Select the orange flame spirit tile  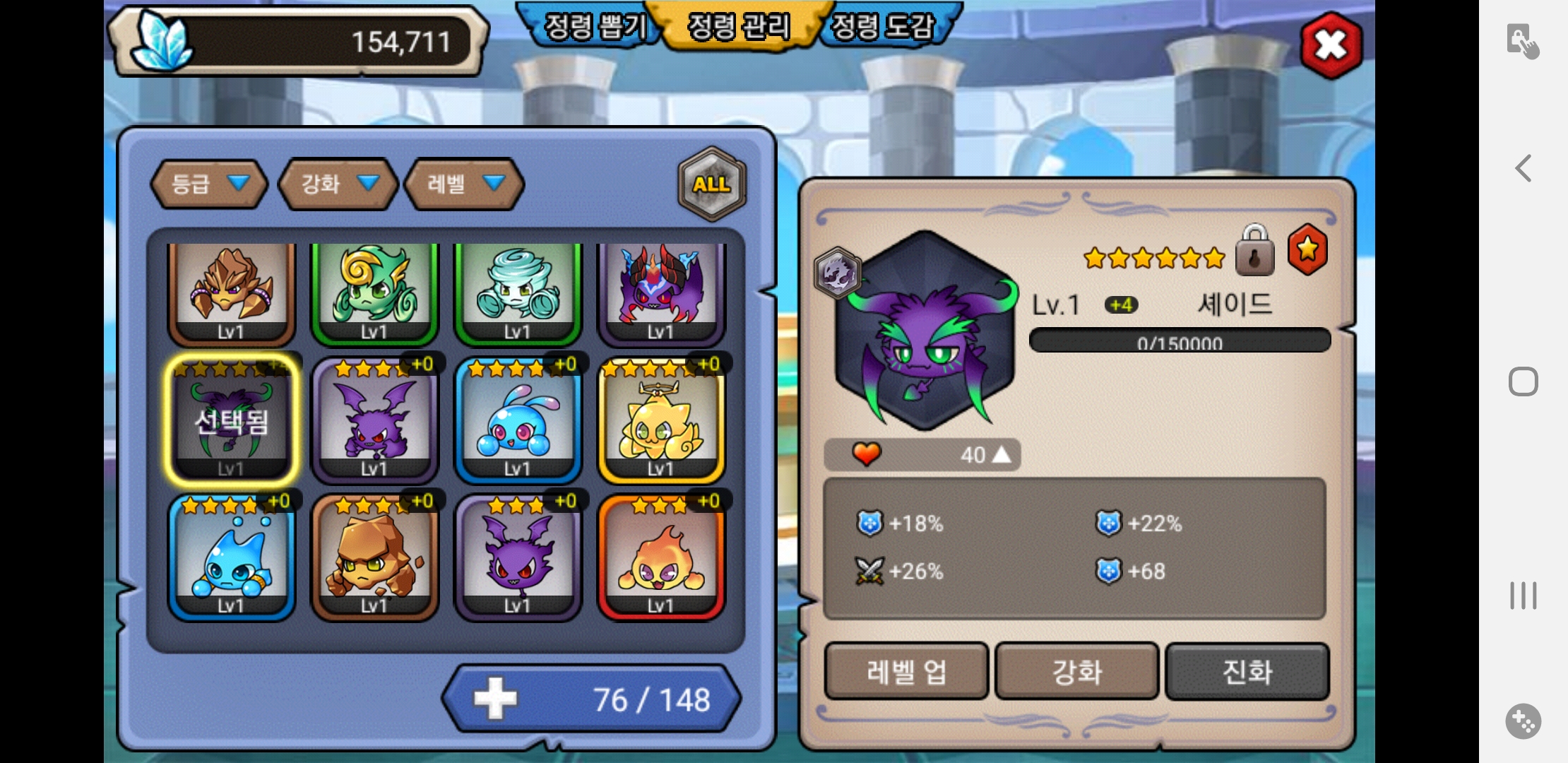[x=660, y=559]
